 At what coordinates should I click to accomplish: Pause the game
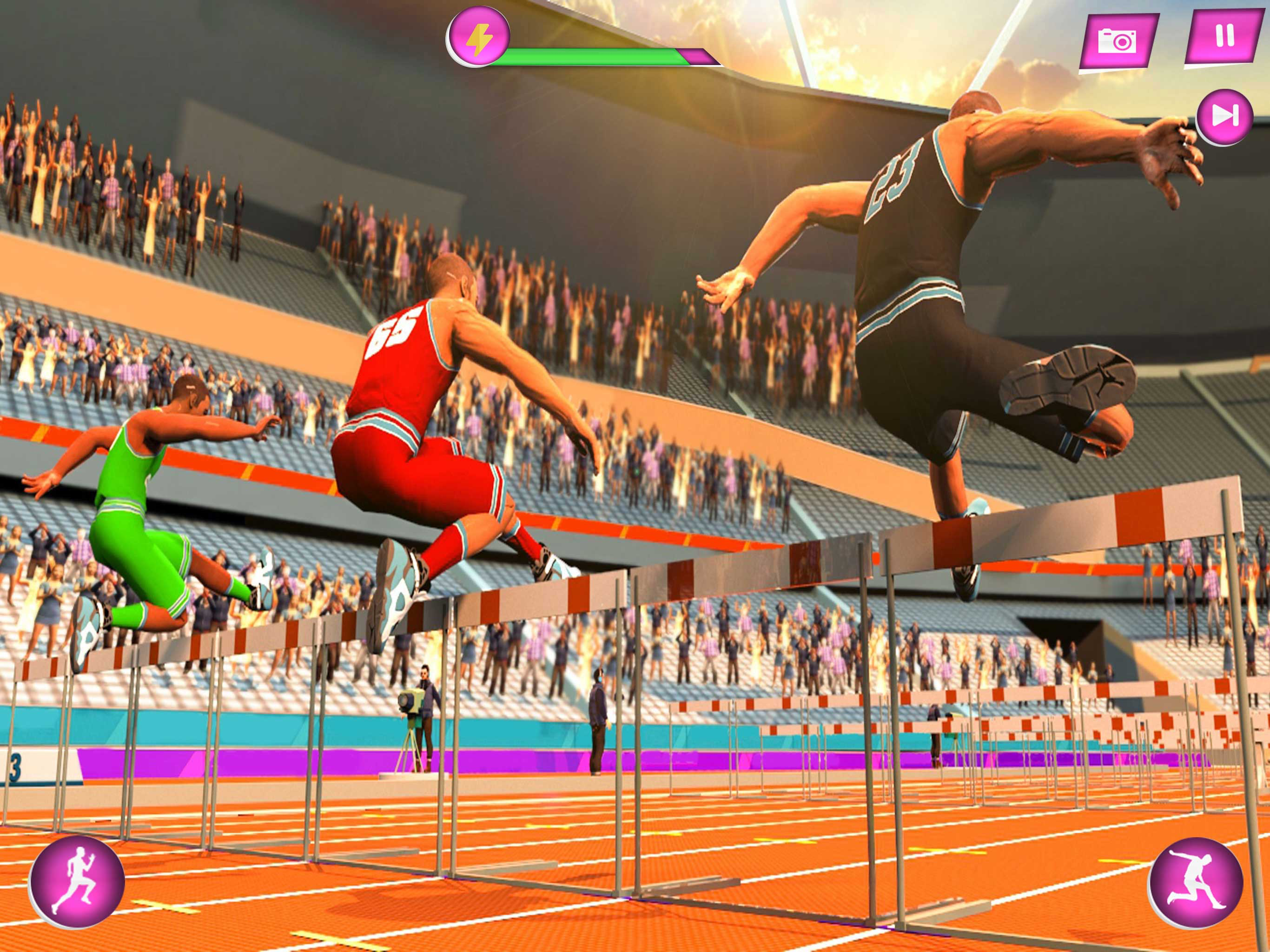pos(1224,36)
